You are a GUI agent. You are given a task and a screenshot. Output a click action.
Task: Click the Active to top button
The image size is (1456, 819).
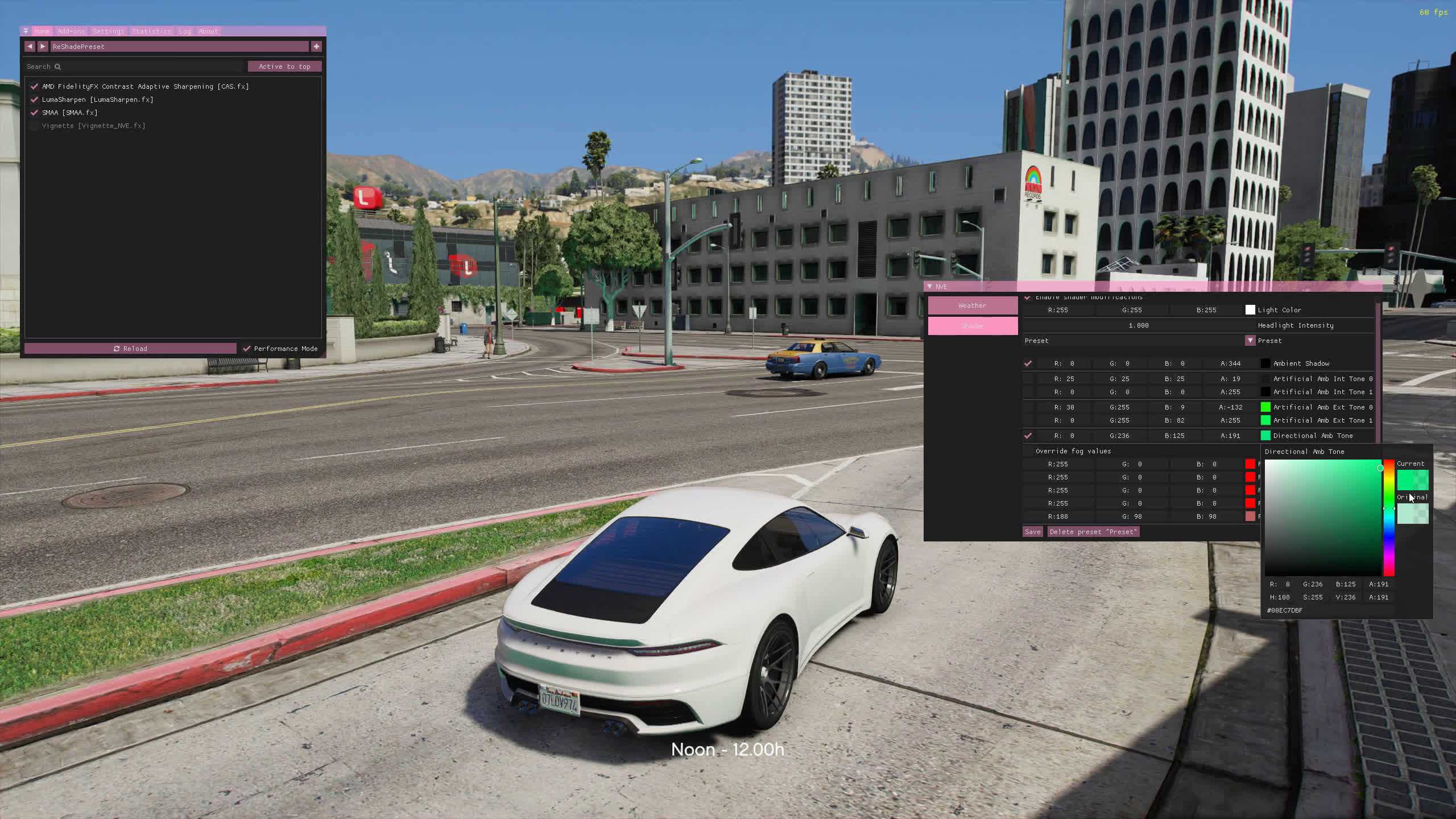[284, 67]
